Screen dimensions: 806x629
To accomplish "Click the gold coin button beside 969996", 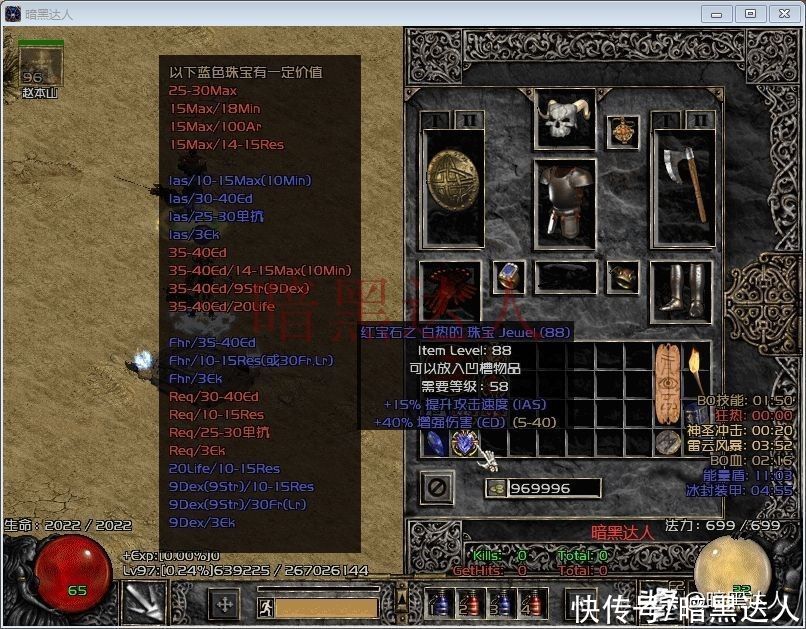I will (x=494, y=488).
